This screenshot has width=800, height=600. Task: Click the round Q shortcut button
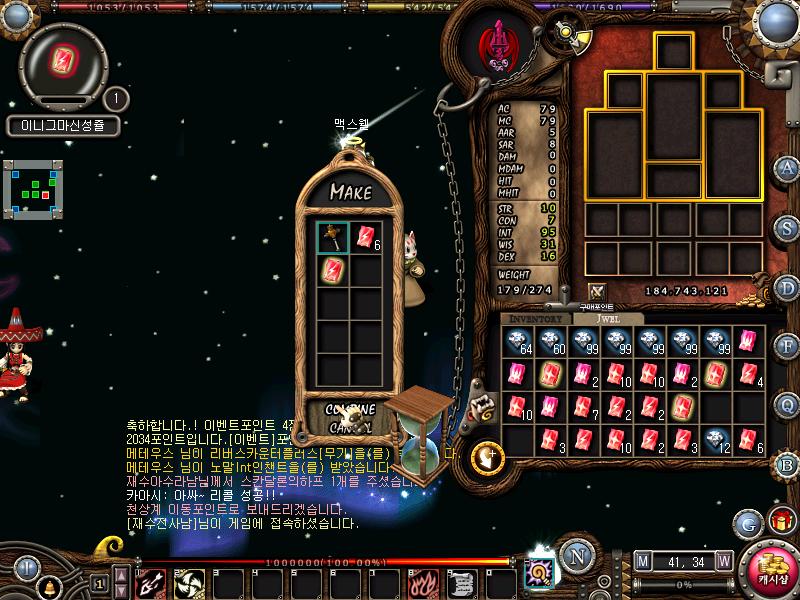[x=787, y=405]
